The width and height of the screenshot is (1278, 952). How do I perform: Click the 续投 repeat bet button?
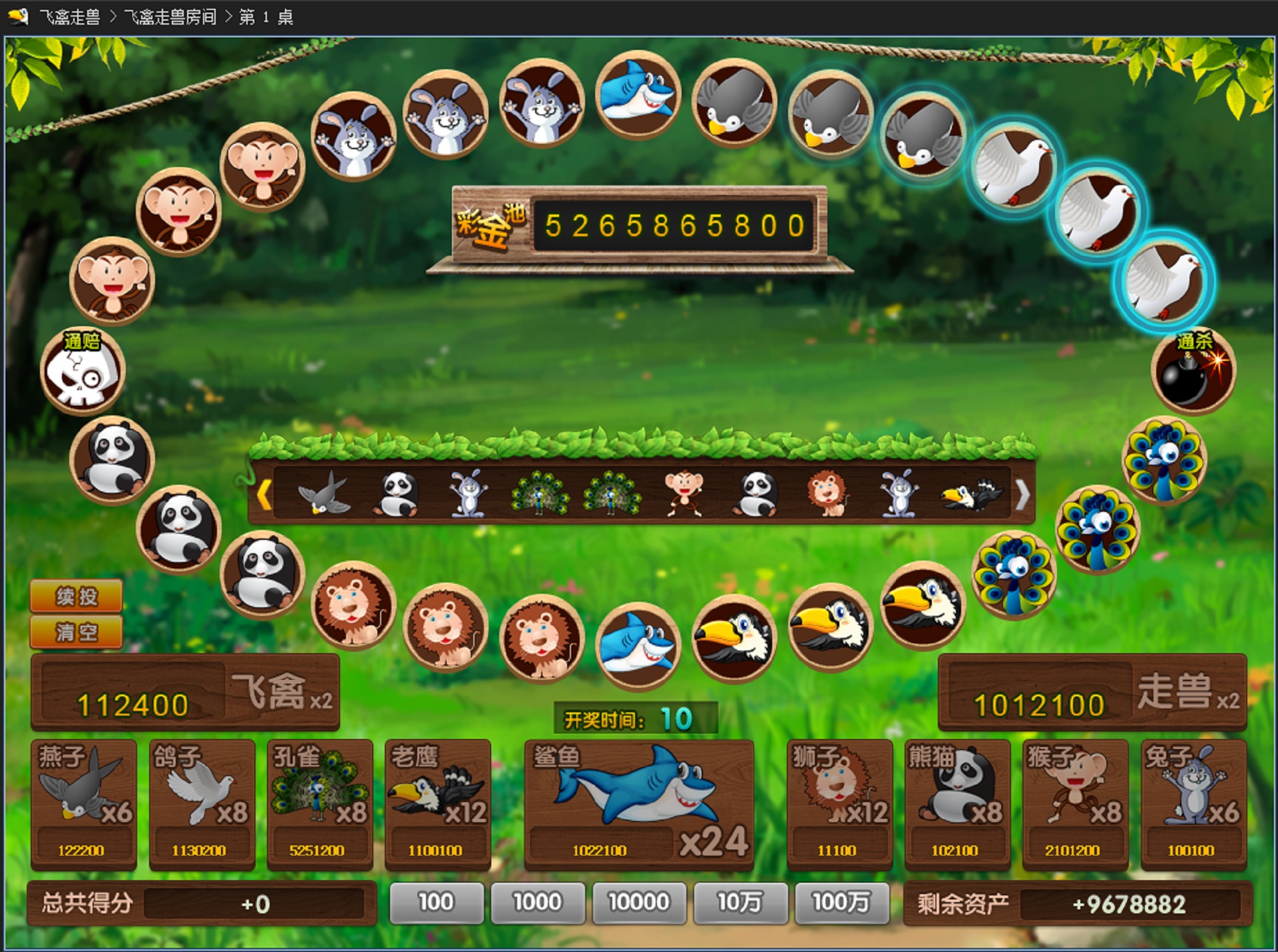click(x=76, y=596)
